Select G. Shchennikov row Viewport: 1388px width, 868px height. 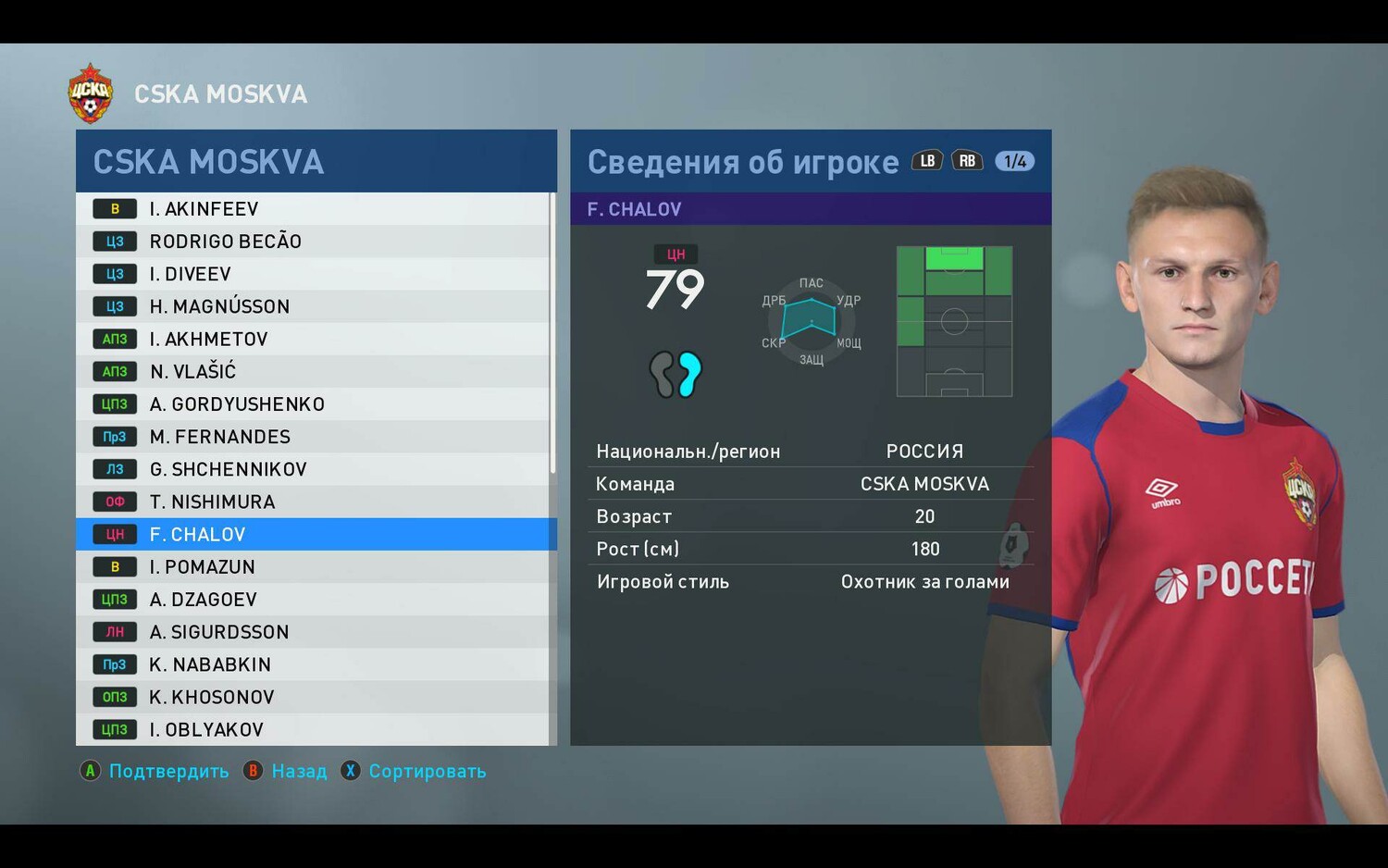pyautogui.click(x=315, y=469)
